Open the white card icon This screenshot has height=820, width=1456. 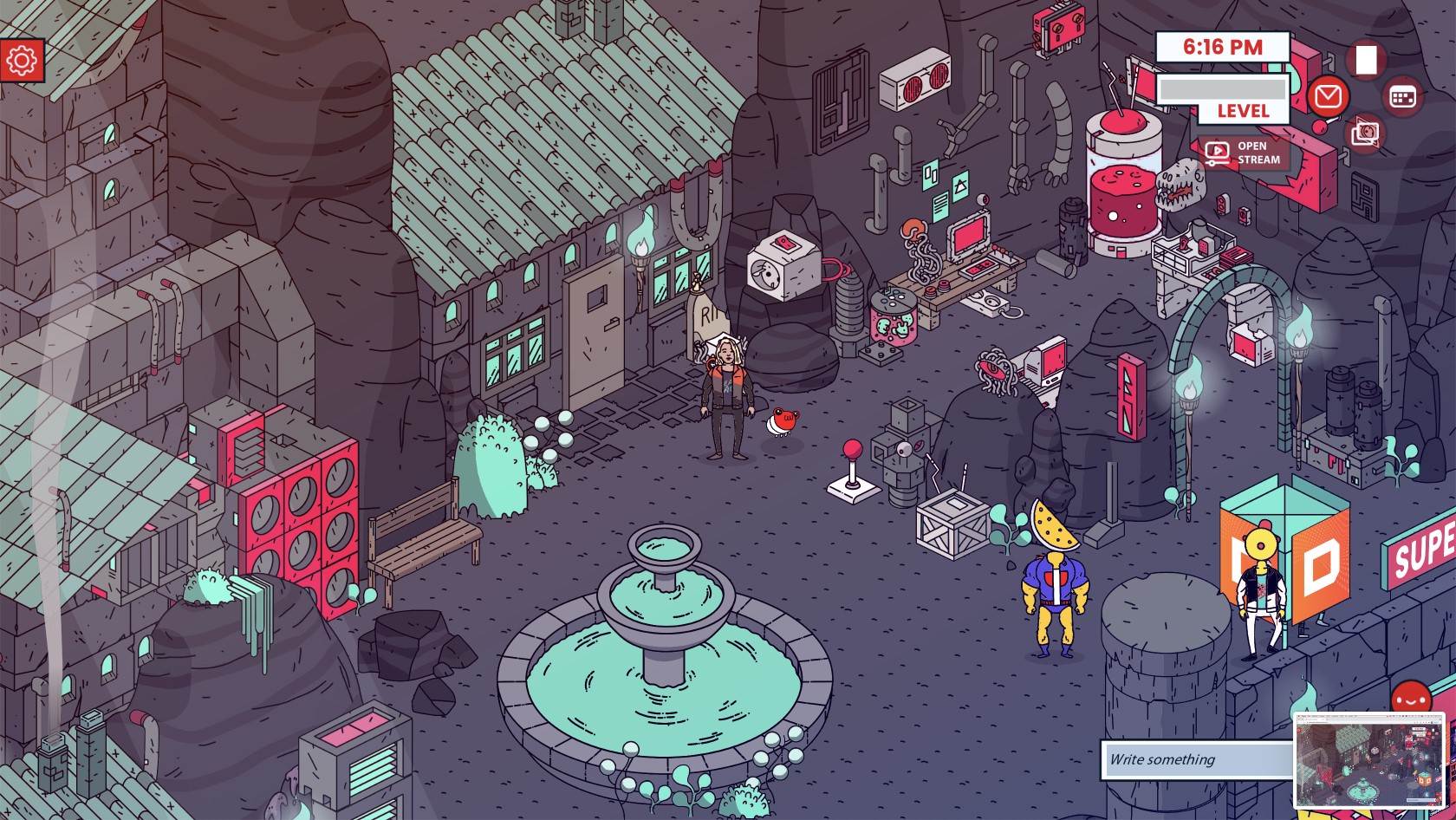pyautogui.click(x=1366, y=60)
